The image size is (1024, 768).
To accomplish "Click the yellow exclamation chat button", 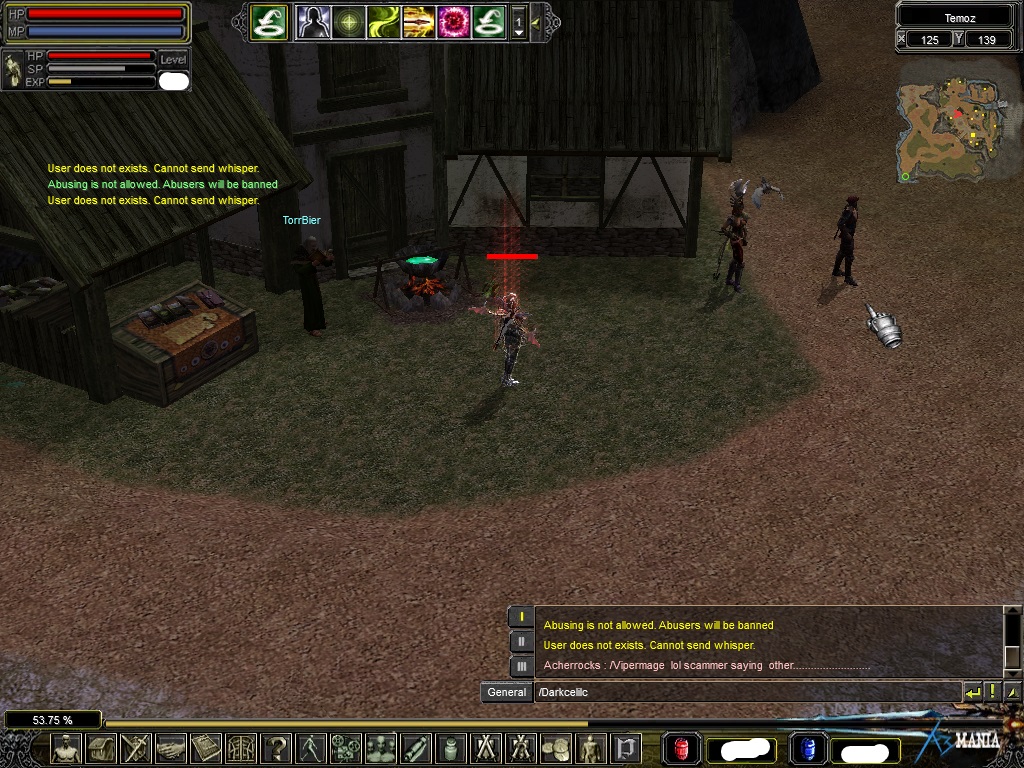I will (992, 692).
